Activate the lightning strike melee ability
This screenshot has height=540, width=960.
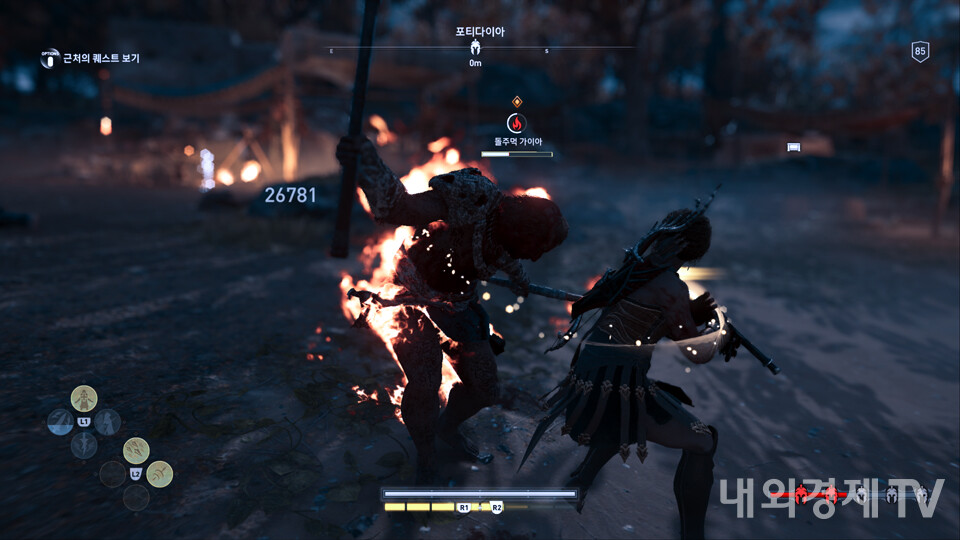(84, 445)
